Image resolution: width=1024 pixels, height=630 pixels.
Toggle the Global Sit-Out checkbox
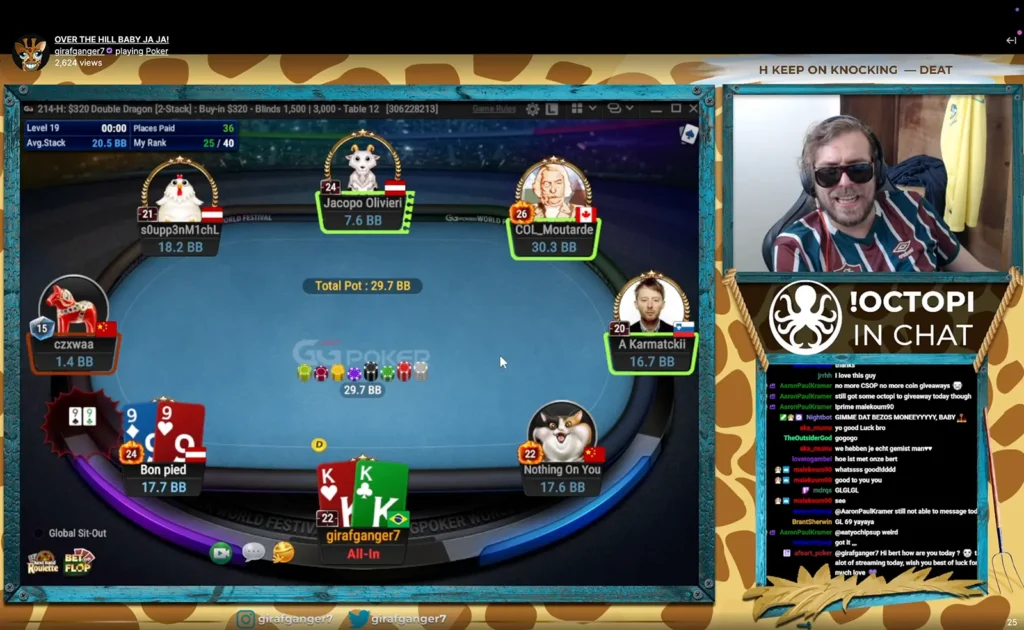point(40,533)
